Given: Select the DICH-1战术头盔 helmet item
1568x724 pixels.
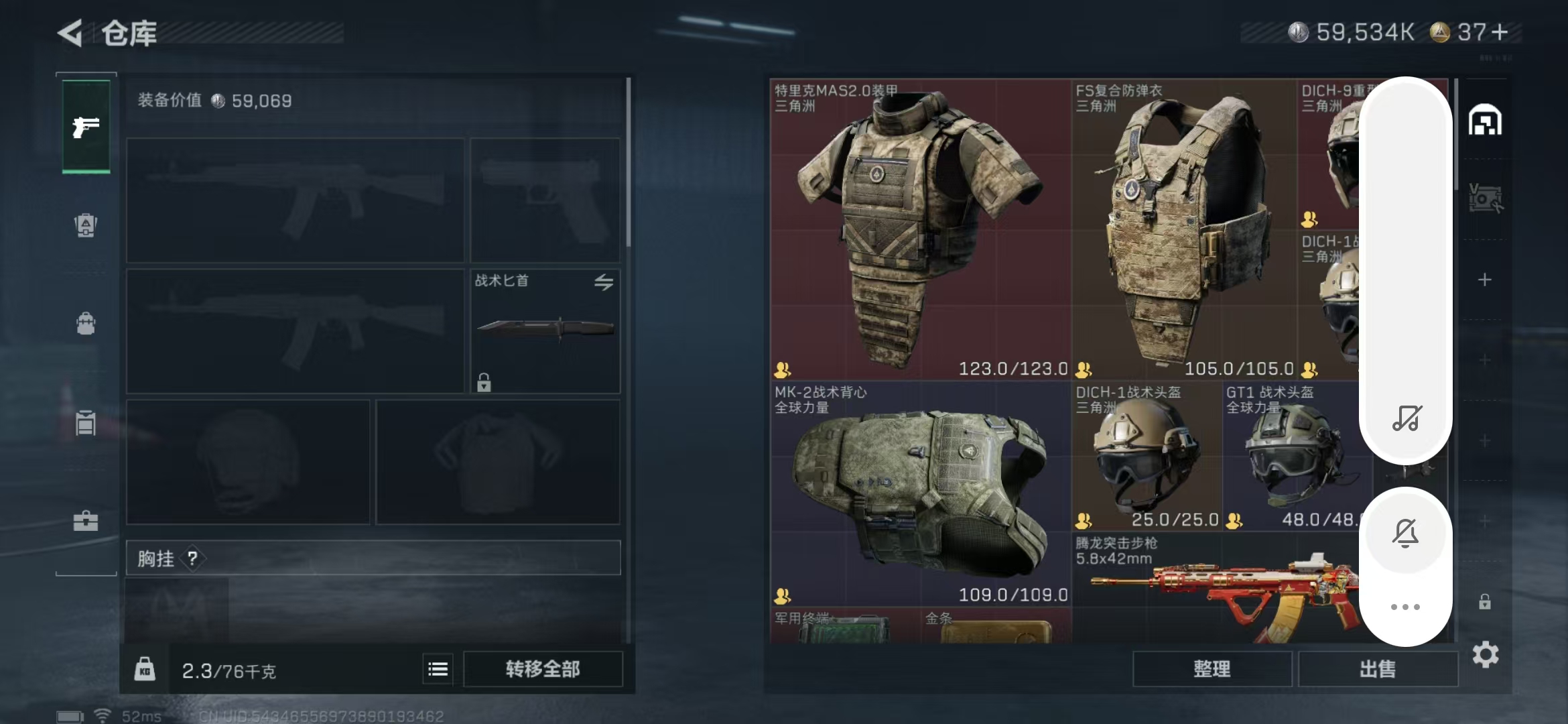Looking at the screenshot, I should [1147, 457].
